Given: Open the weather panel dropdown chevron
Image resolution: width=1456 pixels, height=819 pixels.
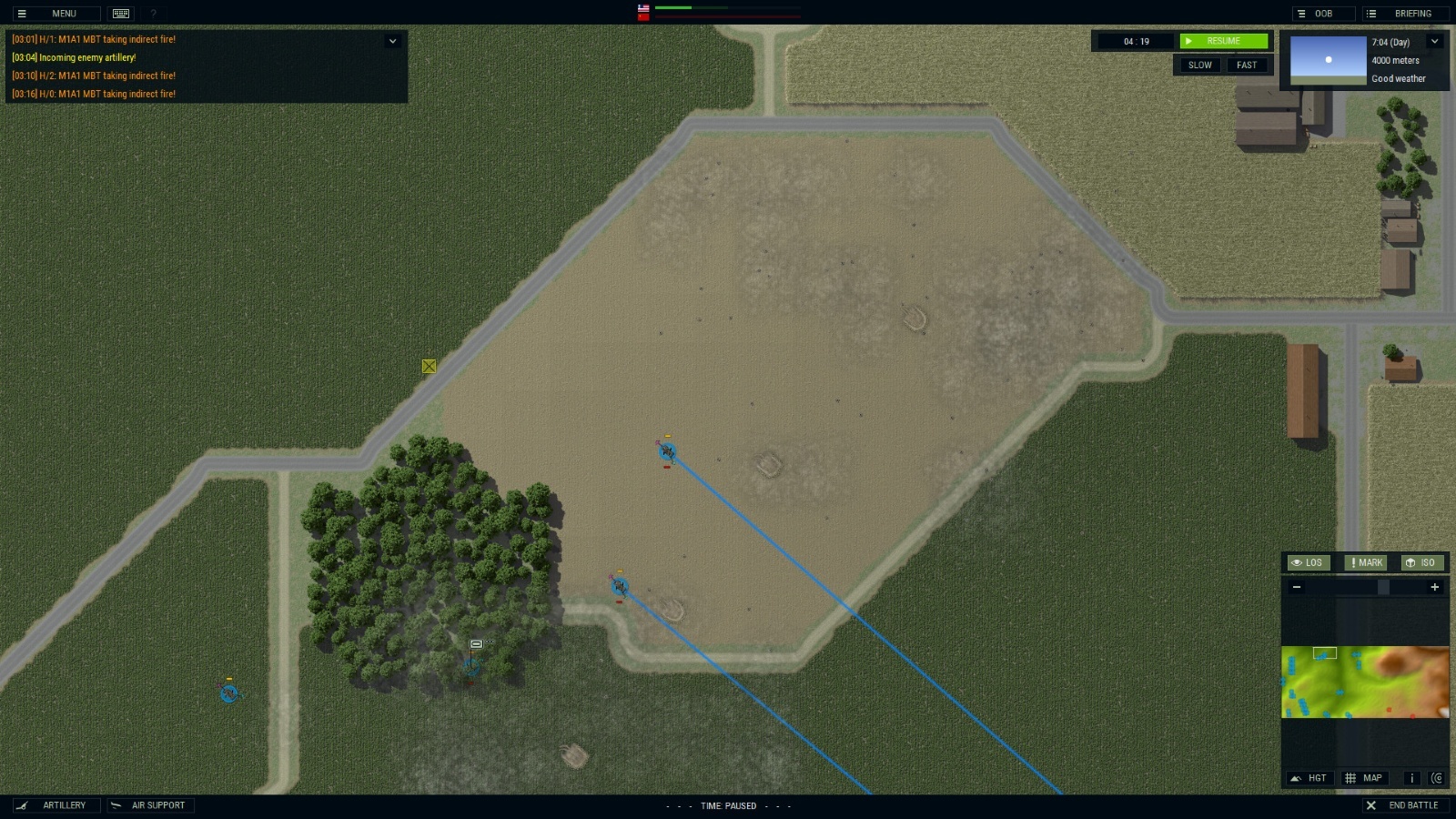Looking at the screenshot, I should [x=1433, y=41].
